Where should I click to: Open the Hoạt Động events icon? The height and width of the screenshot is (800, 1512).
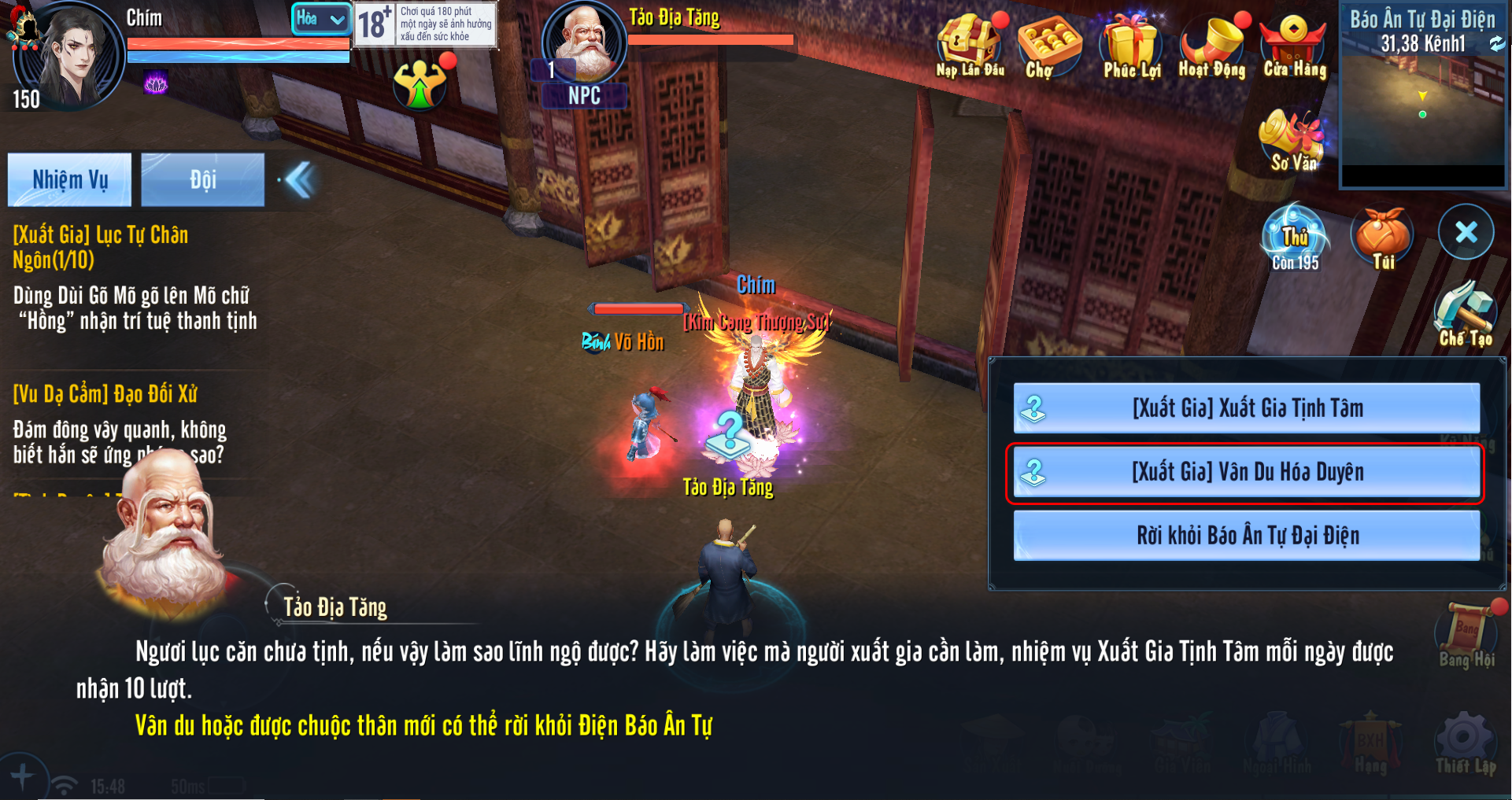tap(1212, 46)
